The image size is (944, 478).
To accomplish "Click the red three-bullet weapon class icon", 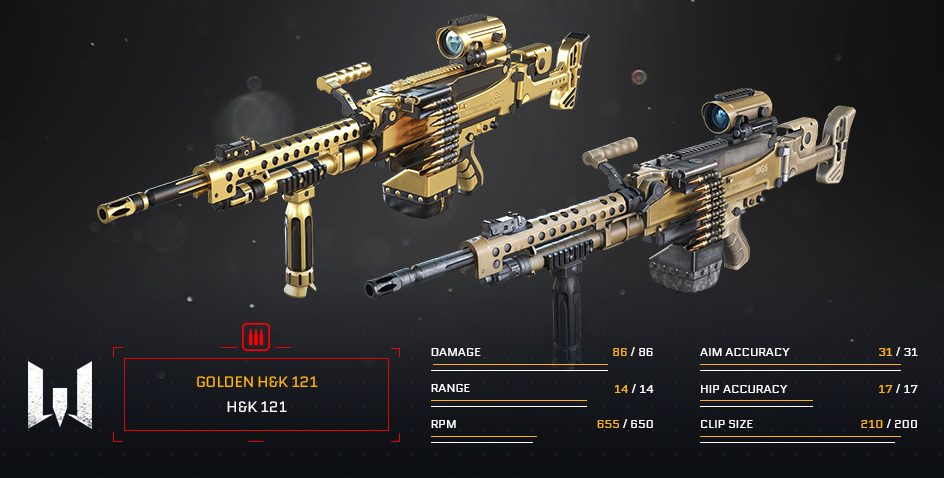I will click(256, 336).
